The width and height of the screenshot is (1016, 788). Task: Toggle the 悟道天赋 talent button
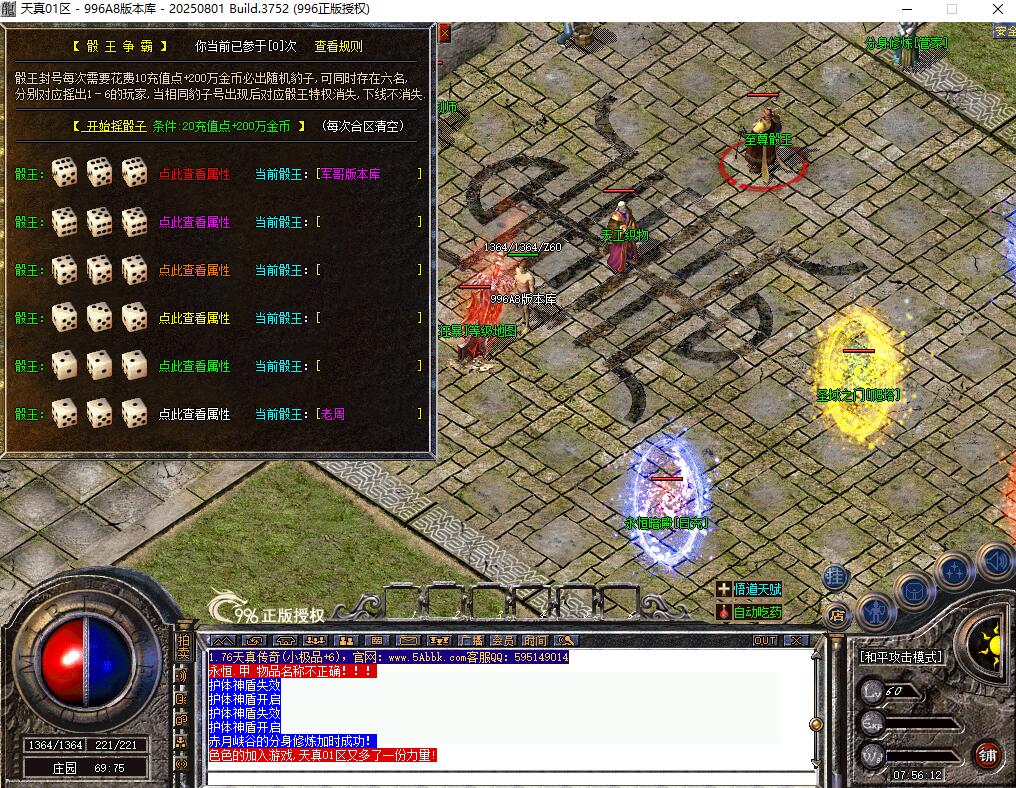(749, 590)
